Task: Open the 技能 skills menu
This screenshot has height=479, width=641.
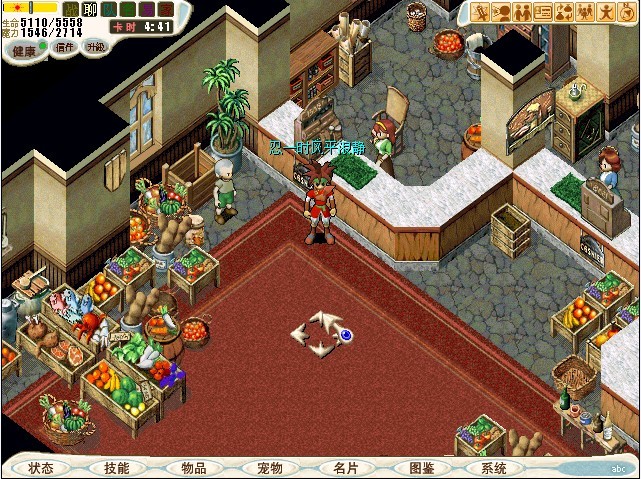Action: coord(116,467)
